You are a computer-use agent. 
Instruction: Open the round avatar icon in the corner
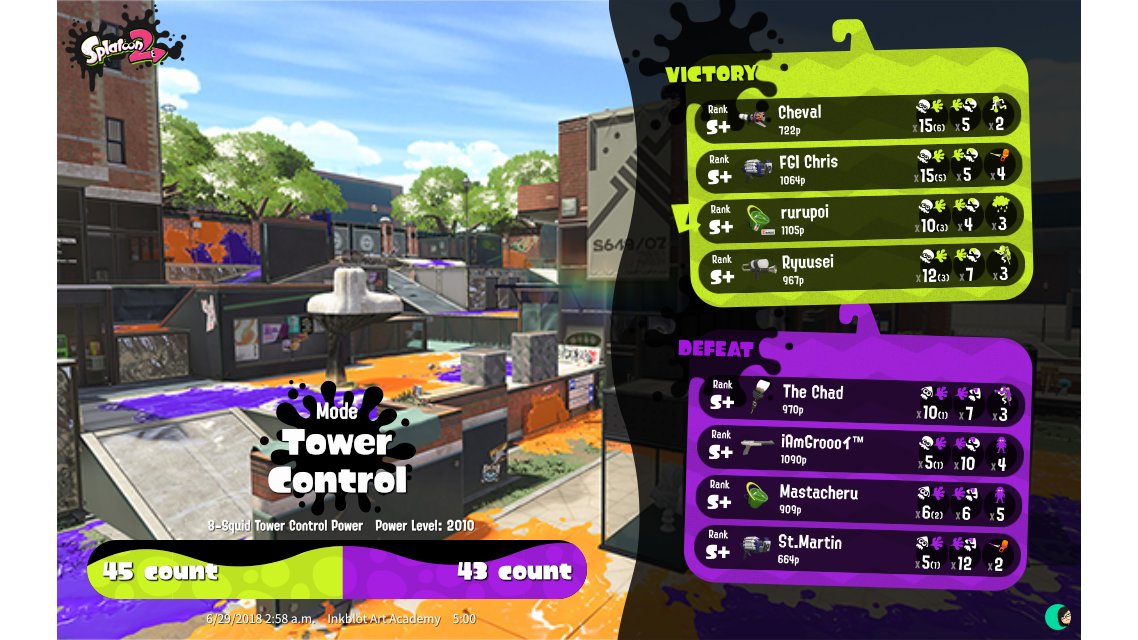click(1059, 617)
